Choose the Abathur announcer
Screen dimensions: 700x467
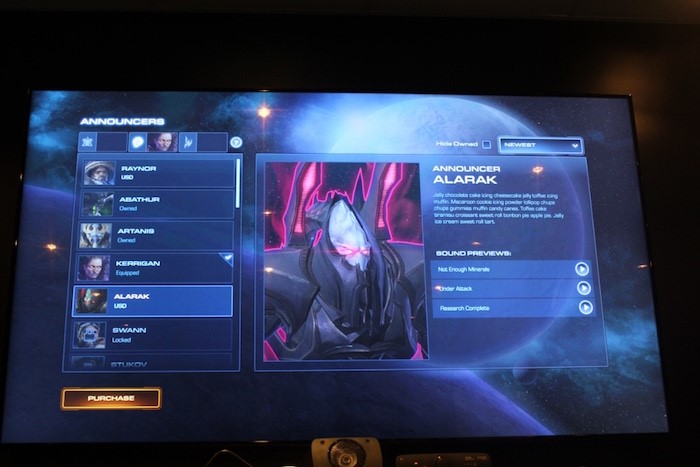point(158,203)
